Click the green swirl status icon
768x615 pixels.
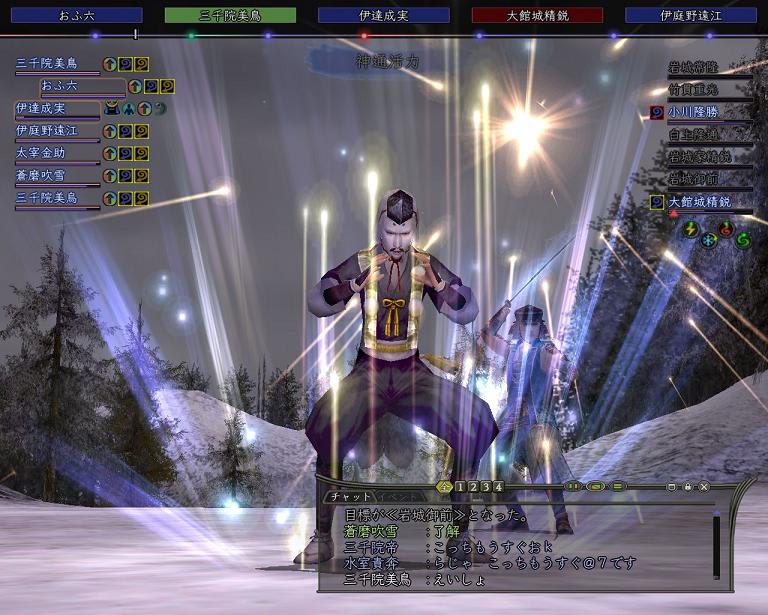(x=743, y=240)
